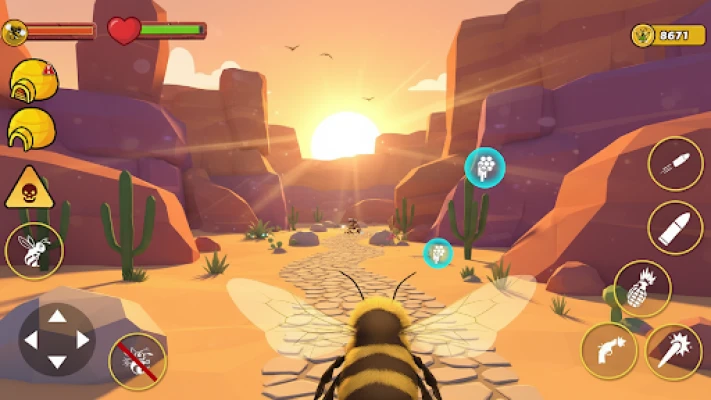Open the gold coin balance showing 8671
The height and width of the screenshot is (400, 711).
click(661, 36)
